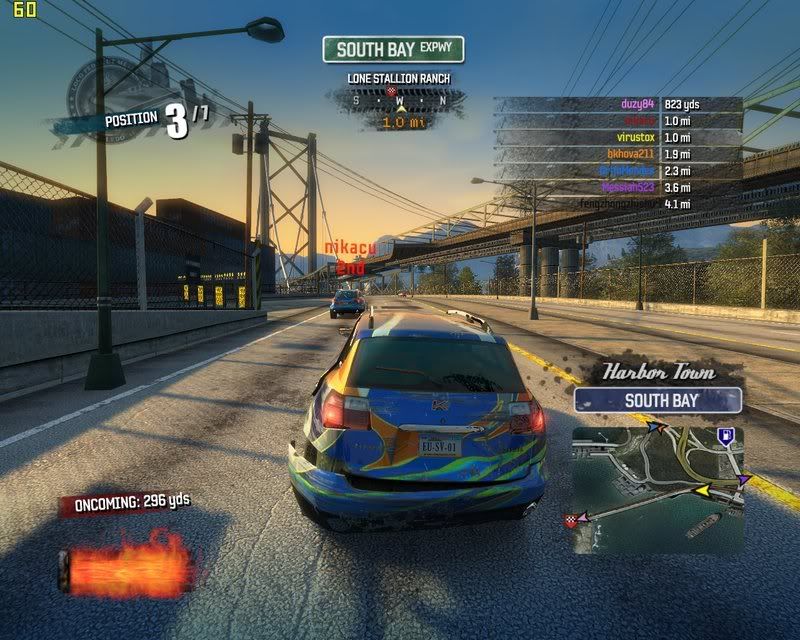Select Messiah523 in the racer list
The image size is (800, 640).
[x=626, y=187]
